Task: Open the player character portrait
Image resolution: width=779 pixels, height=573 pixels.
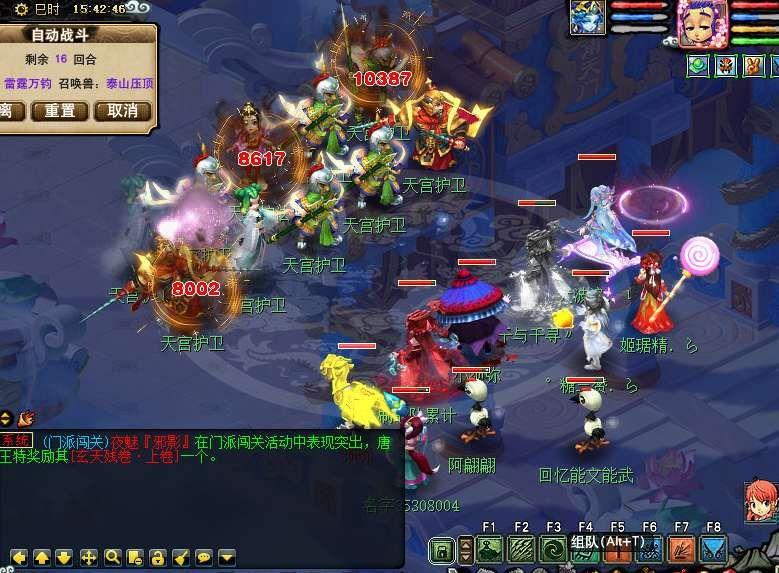Action: 702,21
